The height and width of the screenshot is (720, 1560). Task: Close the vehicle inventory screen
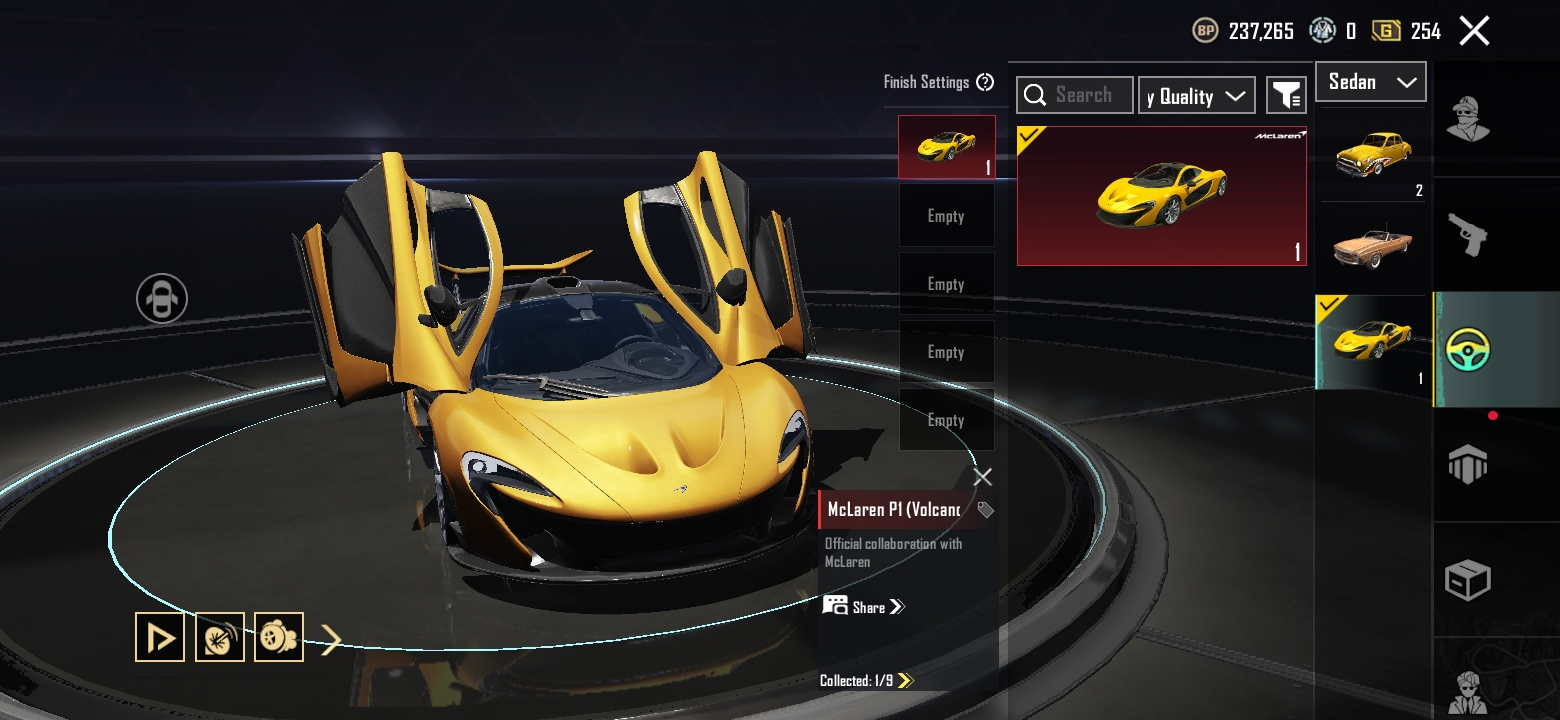pyautogui.click(x=1474, y=31)
